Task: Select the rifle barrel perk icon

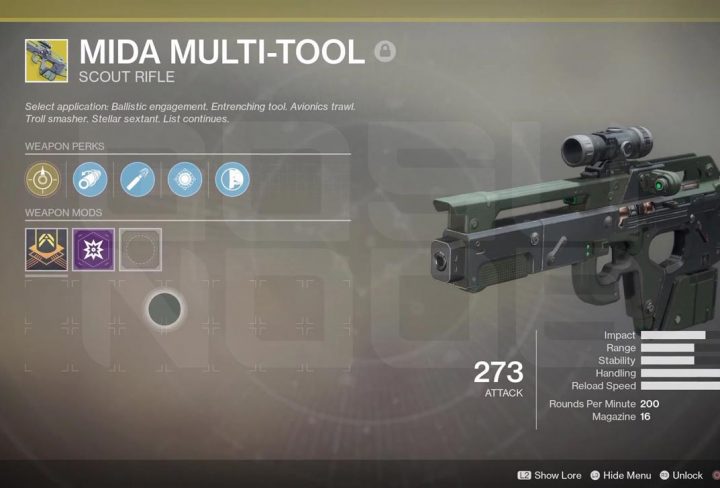Action: (90, 180)
